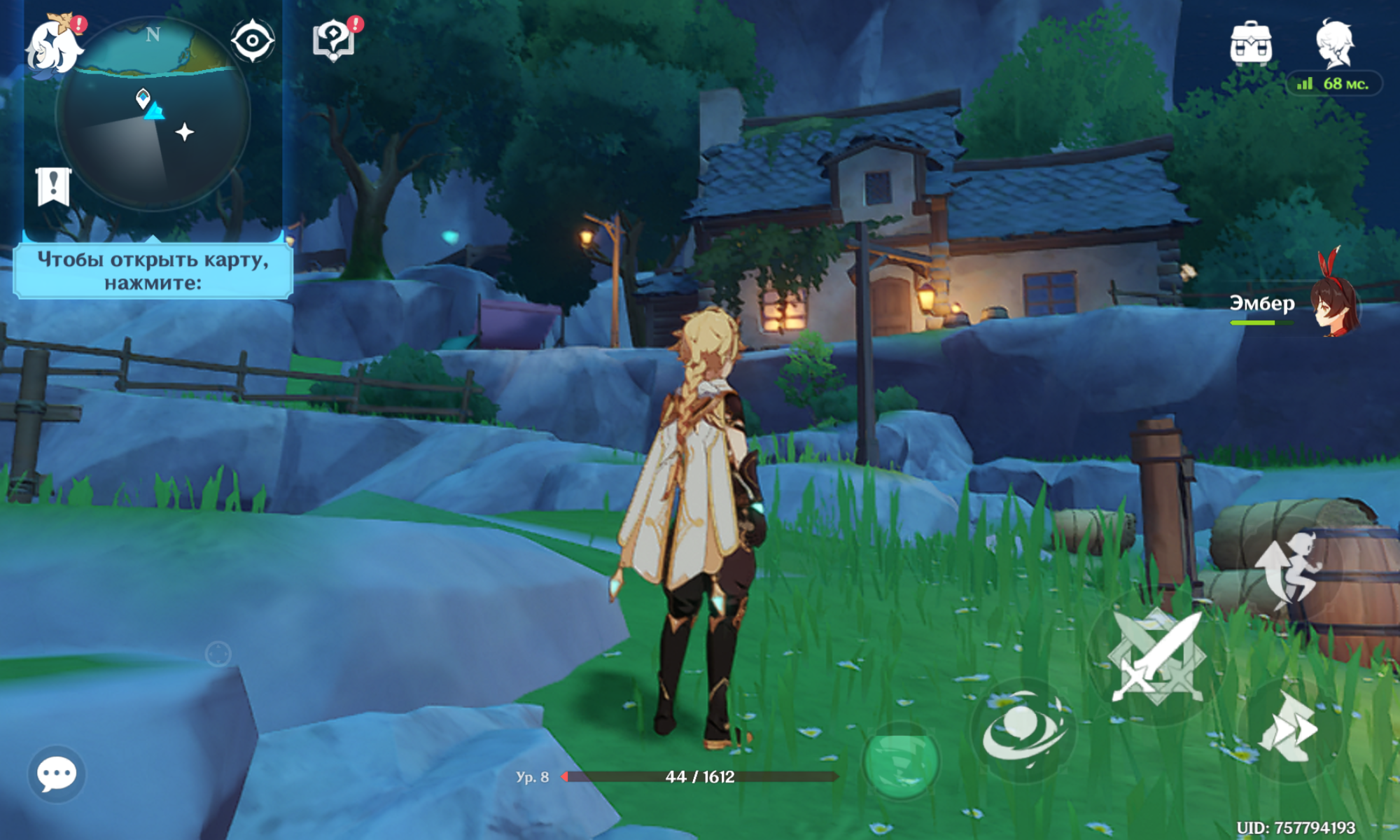Viewport: 1400px width, 840px height.
Task: Tap the jump button
Action: [1288, 570]
